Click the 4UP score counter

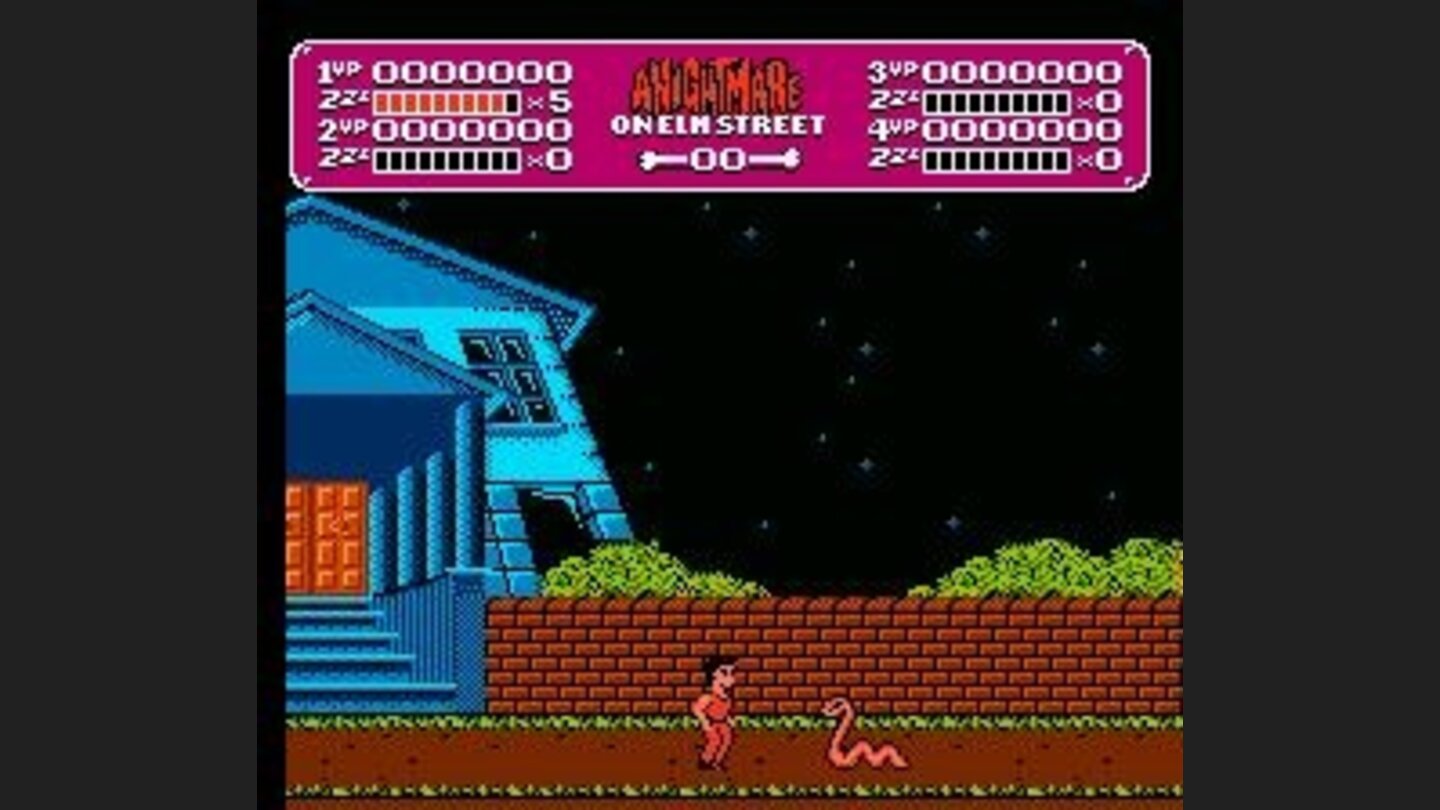(x=1020, y=129)
